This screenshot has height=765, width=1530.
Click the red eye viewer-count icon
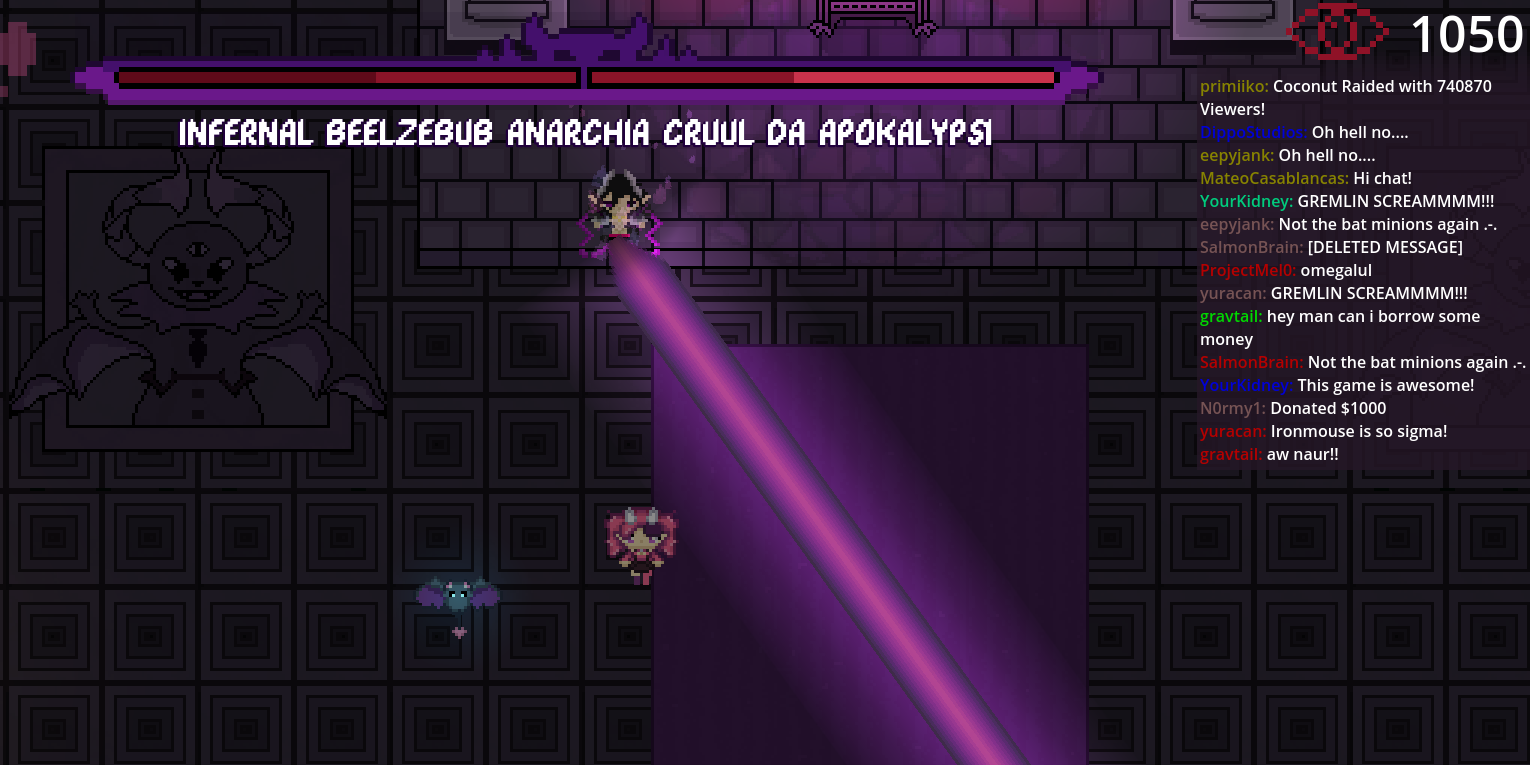tap(1336, 33)
